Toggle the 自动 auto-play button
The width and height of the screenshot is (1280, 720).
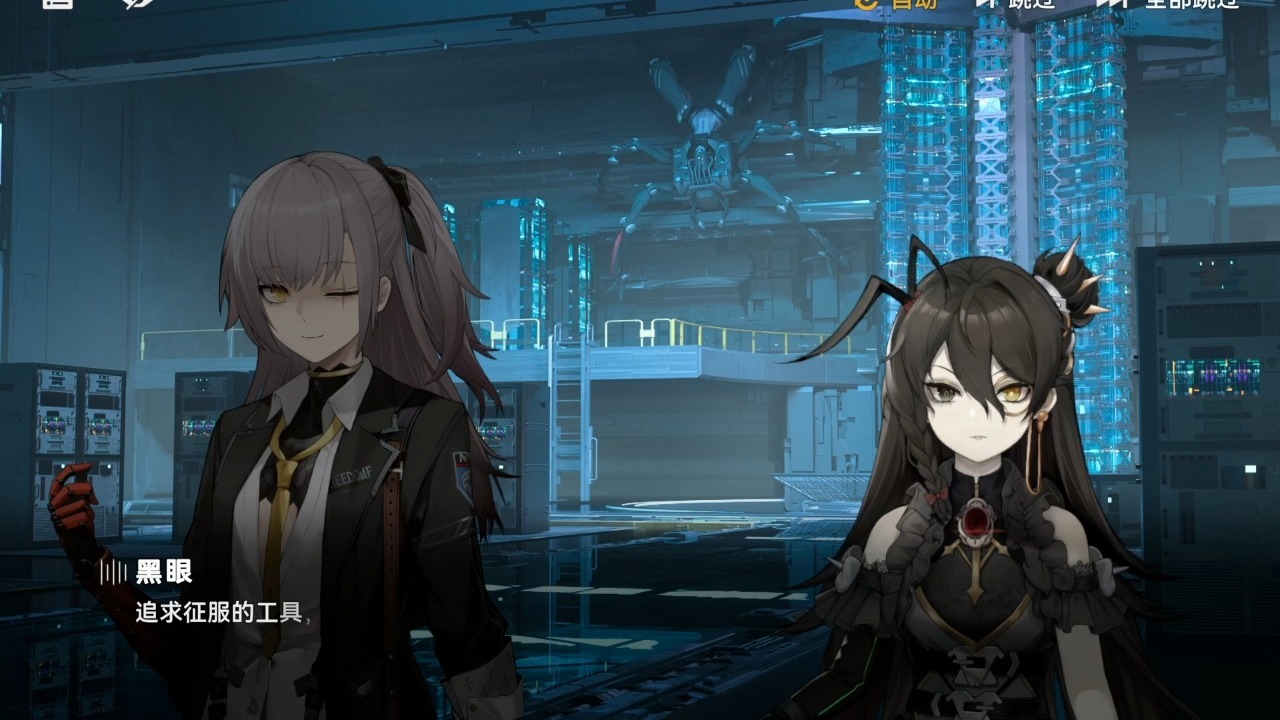click(x=897, y=3)
